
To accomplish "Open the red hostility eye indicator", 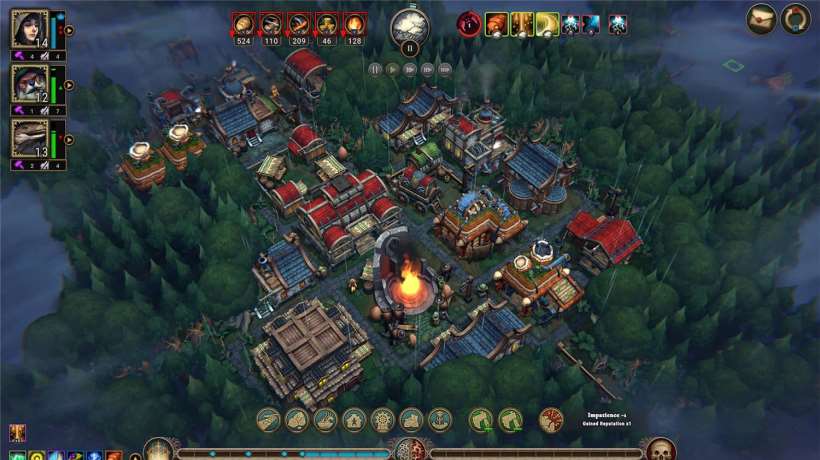I will point(468,23).
